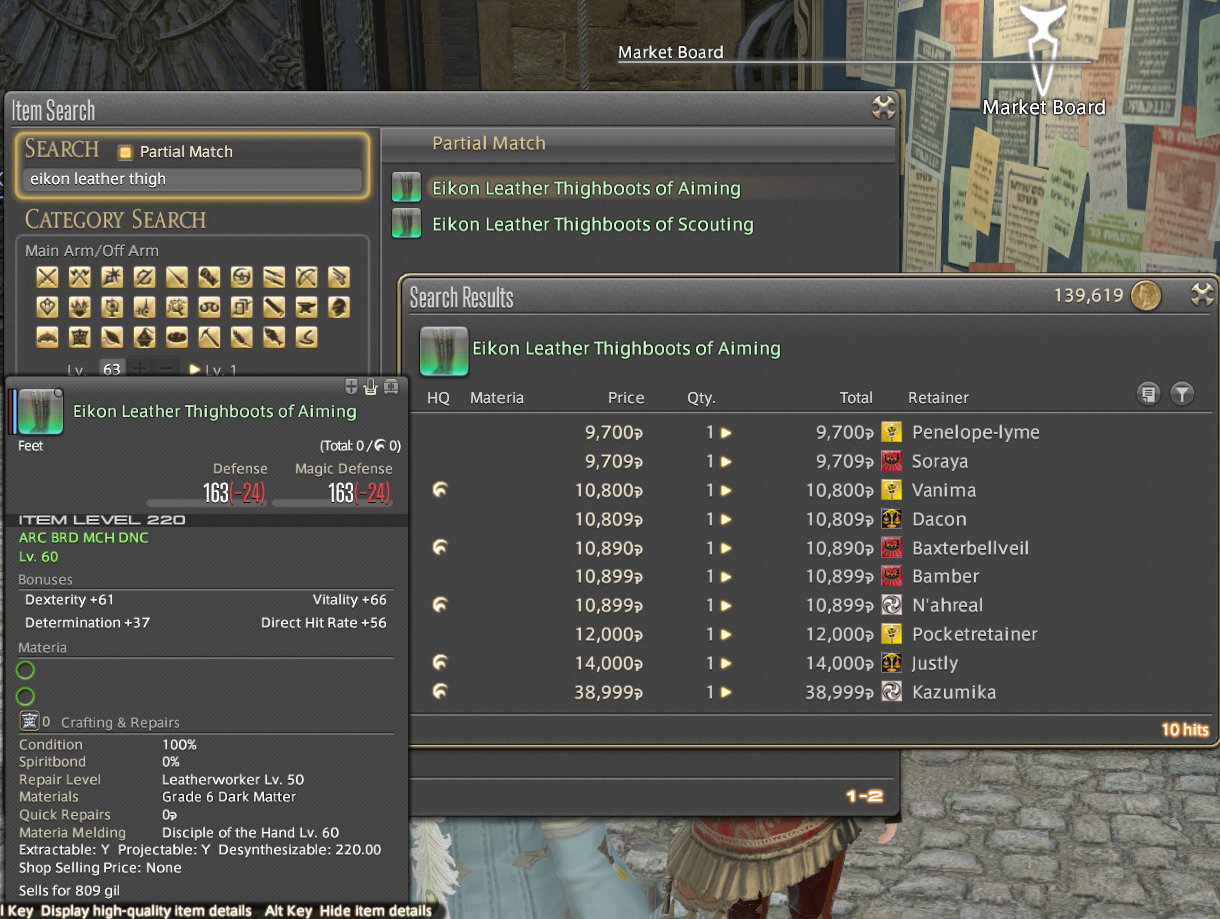Sort listings by the Retainer column header

[937, 398]
